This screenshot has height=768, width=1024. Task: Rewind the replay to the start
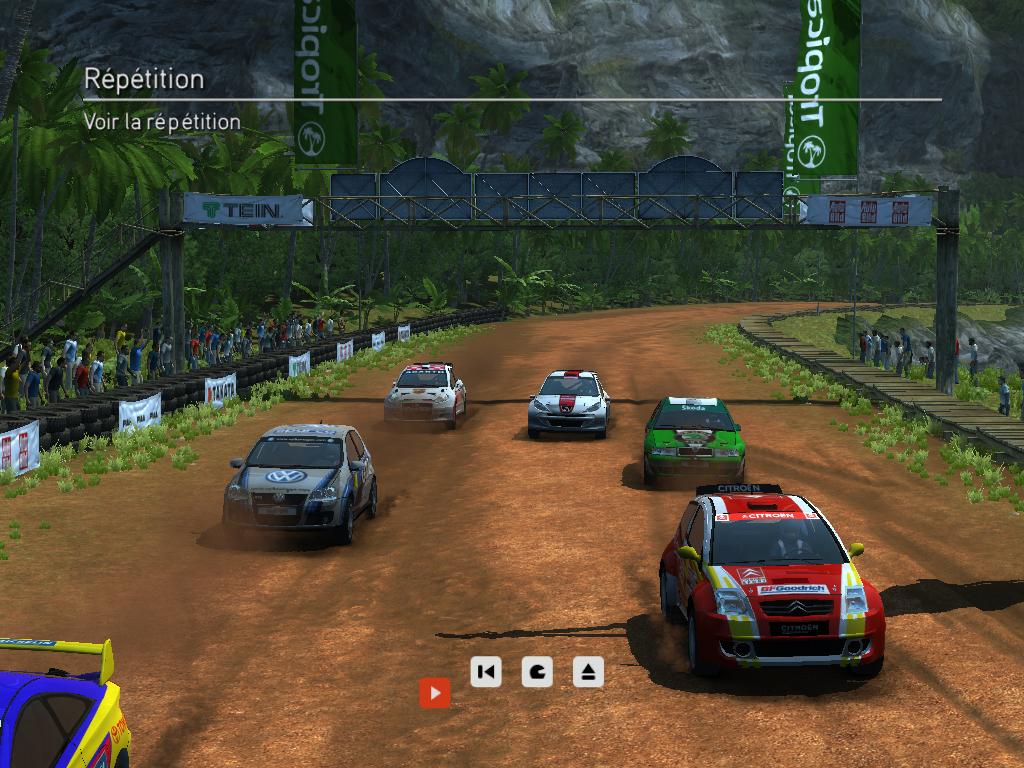[x=486, y=672]
